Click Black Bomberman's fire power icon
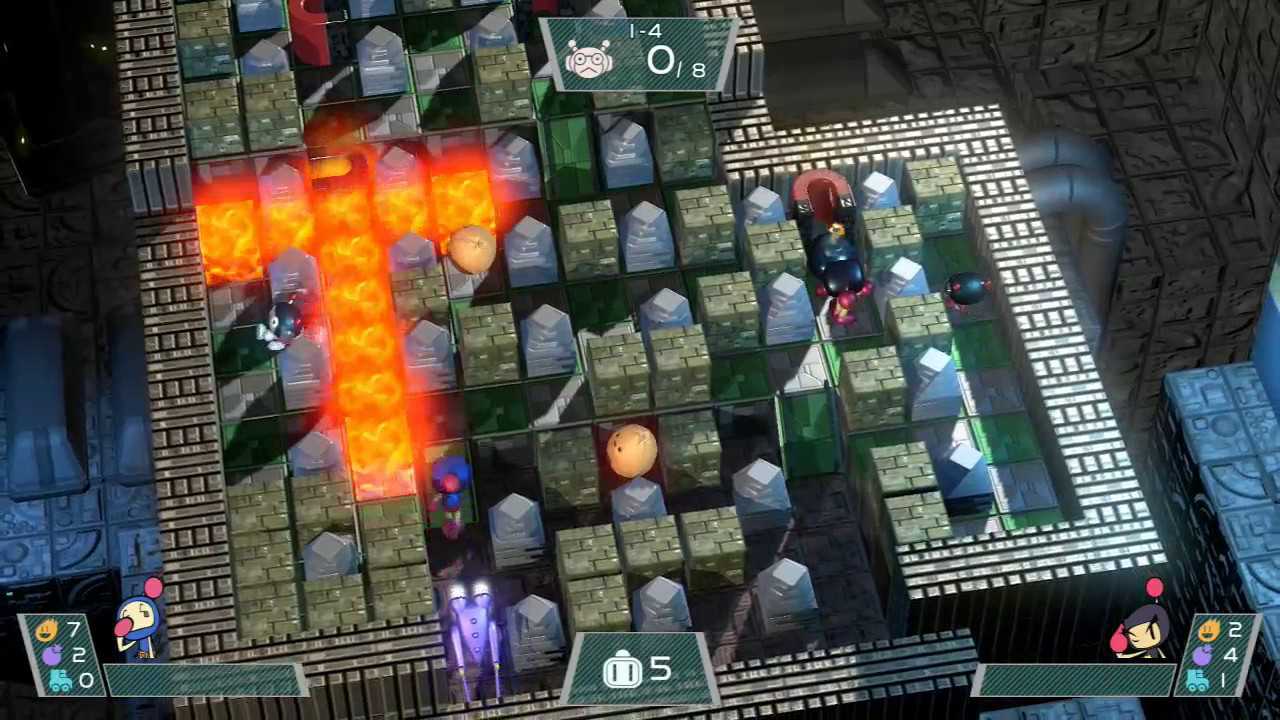Screen dimensions: 1280x720 pyautogui.click(x=1206, y=630)
